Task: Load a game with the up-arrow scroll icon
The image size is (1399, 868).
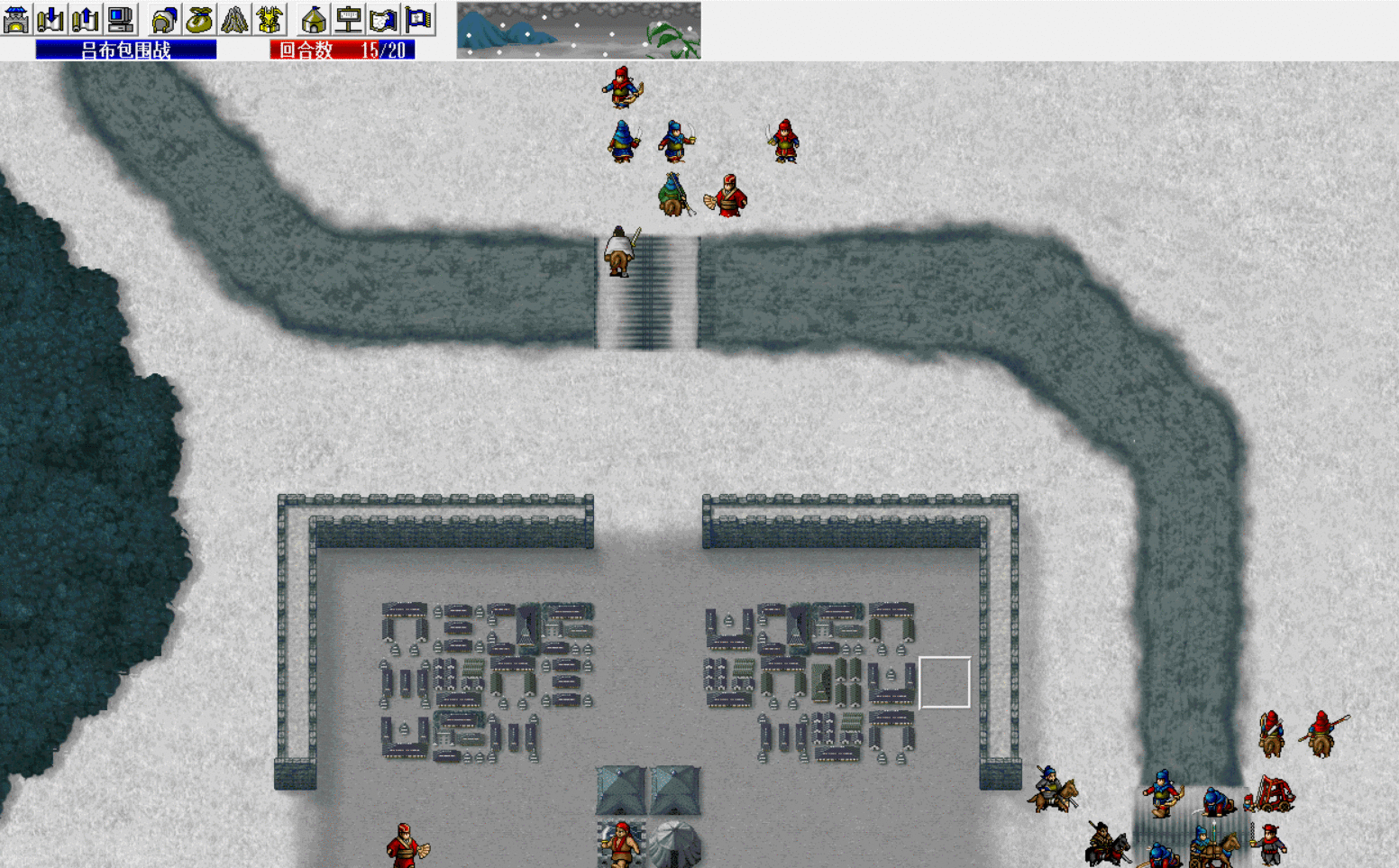Action: pos(81,17)
